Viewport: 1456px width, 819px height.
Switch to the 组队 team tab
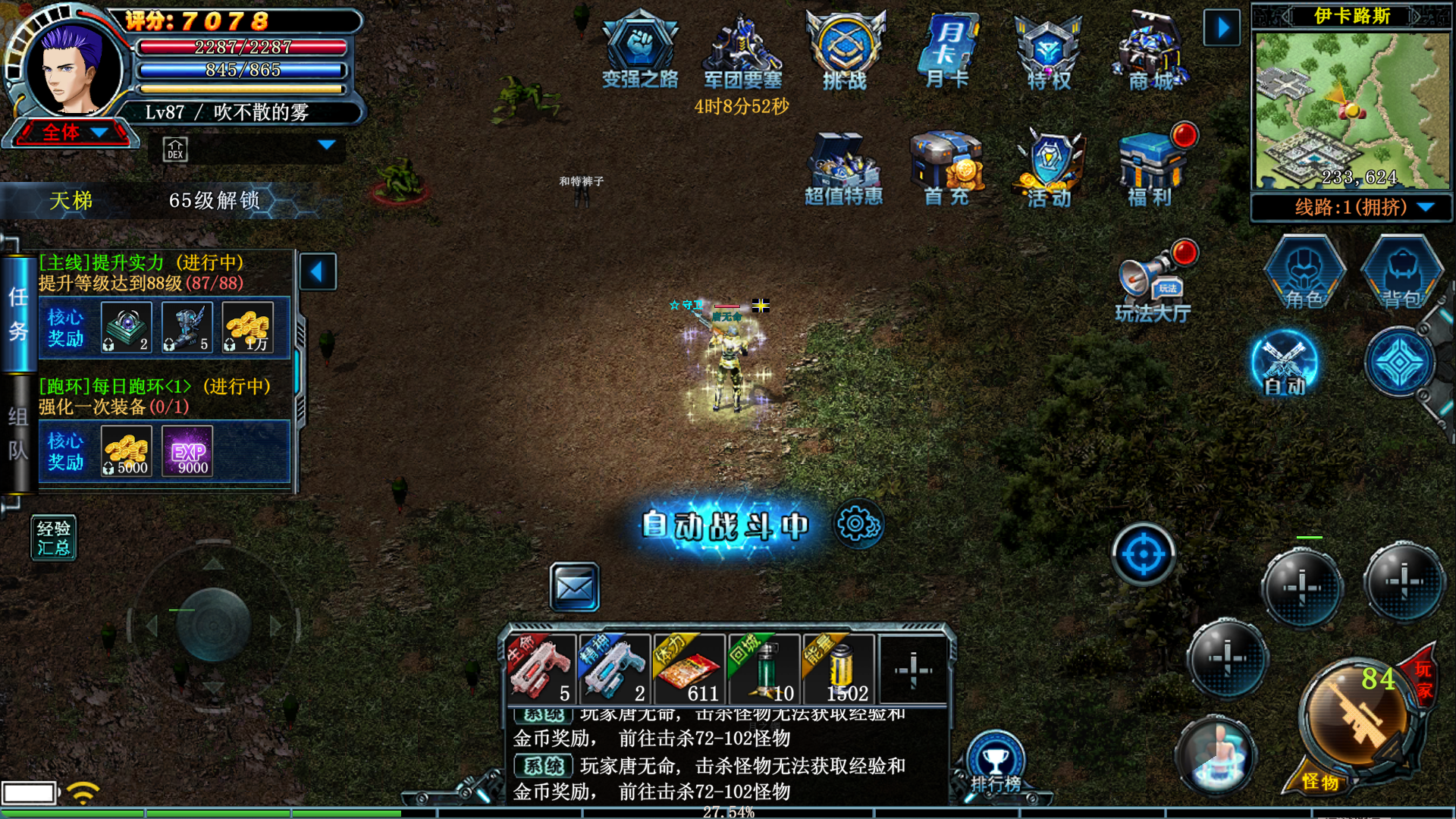(x=18, y=434)
